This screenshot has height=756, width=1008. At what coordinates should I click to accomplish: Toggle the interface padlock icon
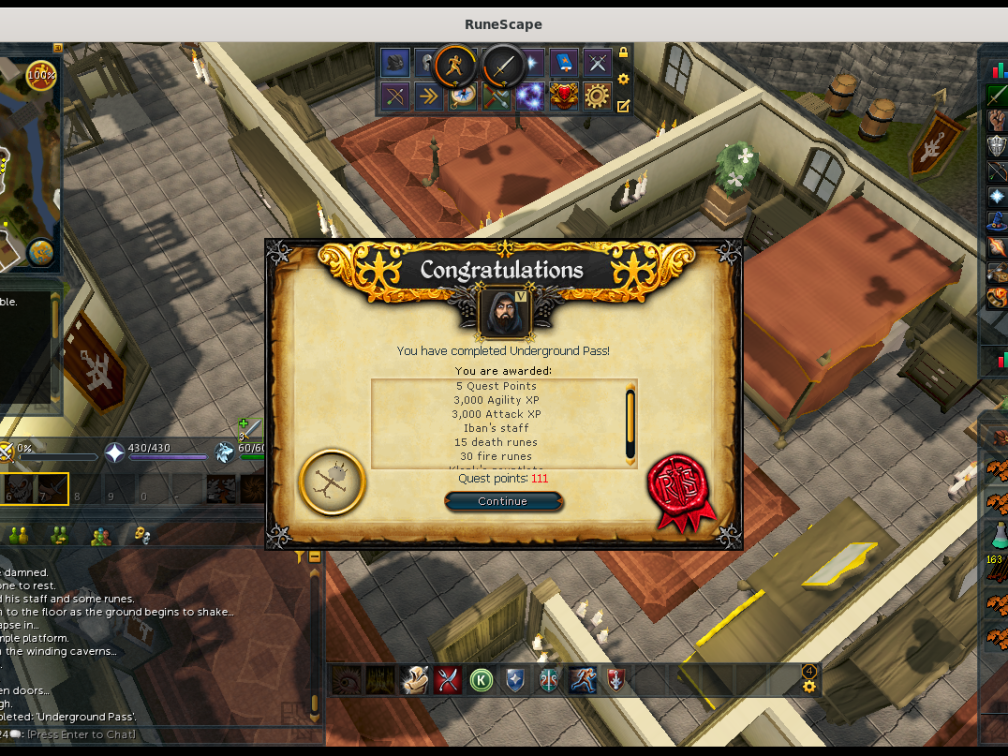pyautogui.click(x=623, y=52)
